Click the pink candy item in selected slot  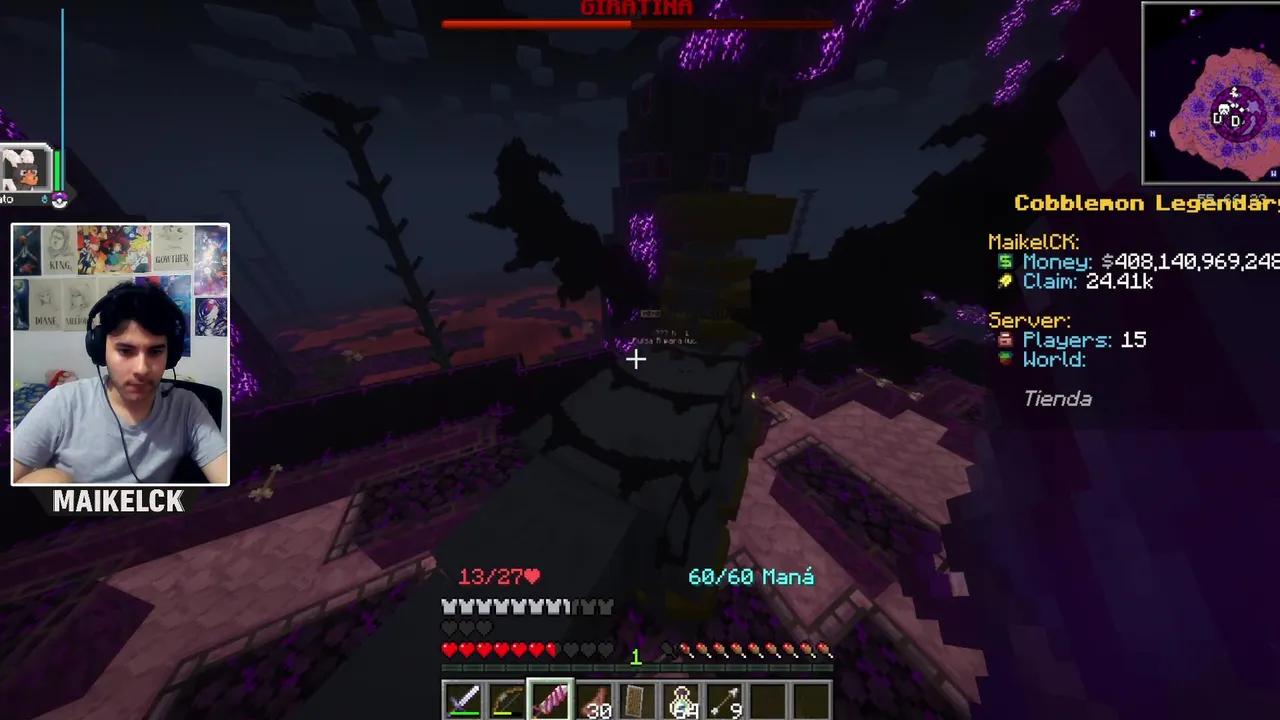548,700
